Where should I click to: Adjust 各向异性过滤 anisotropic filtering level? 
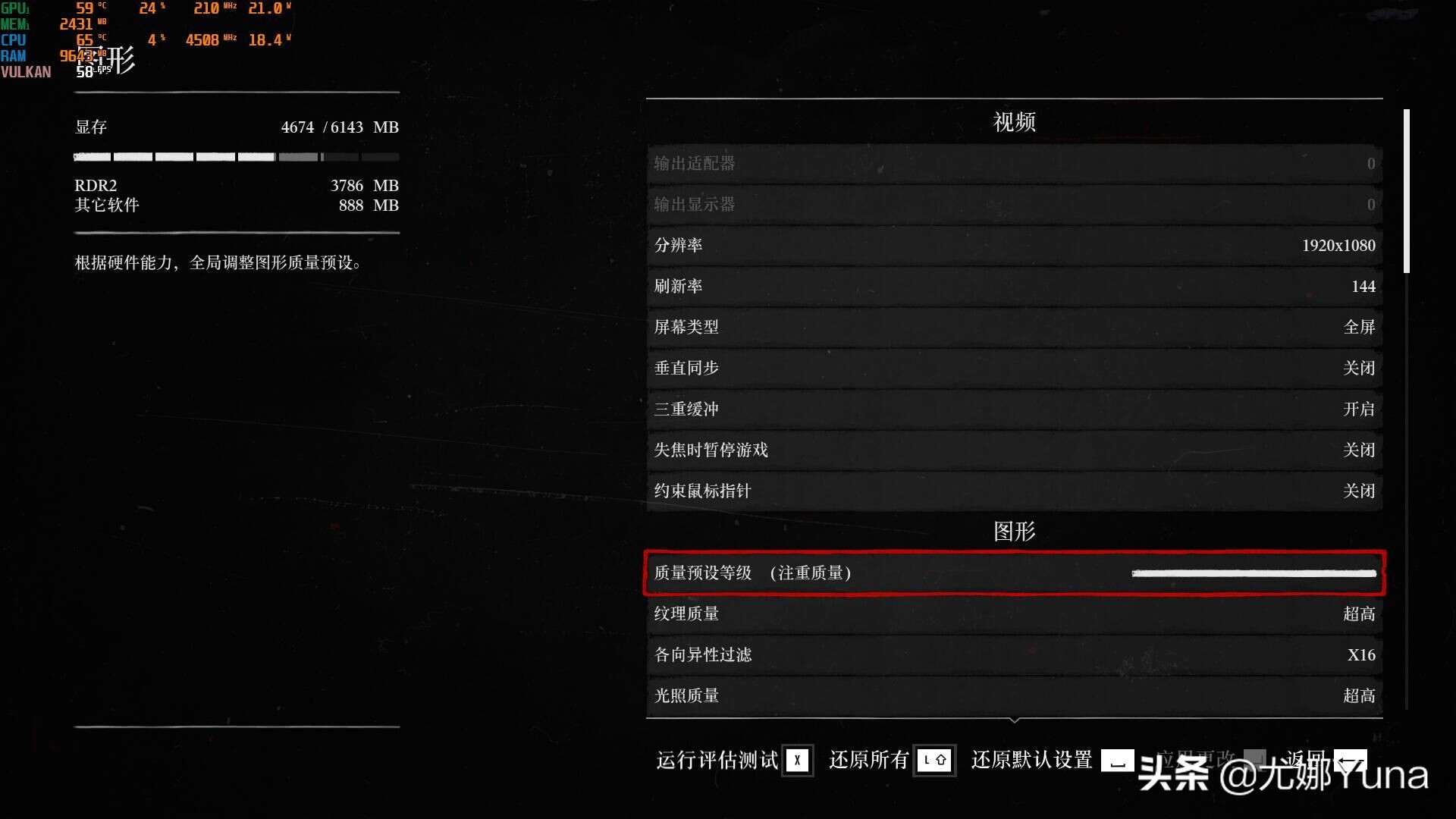click(1014, 654)
